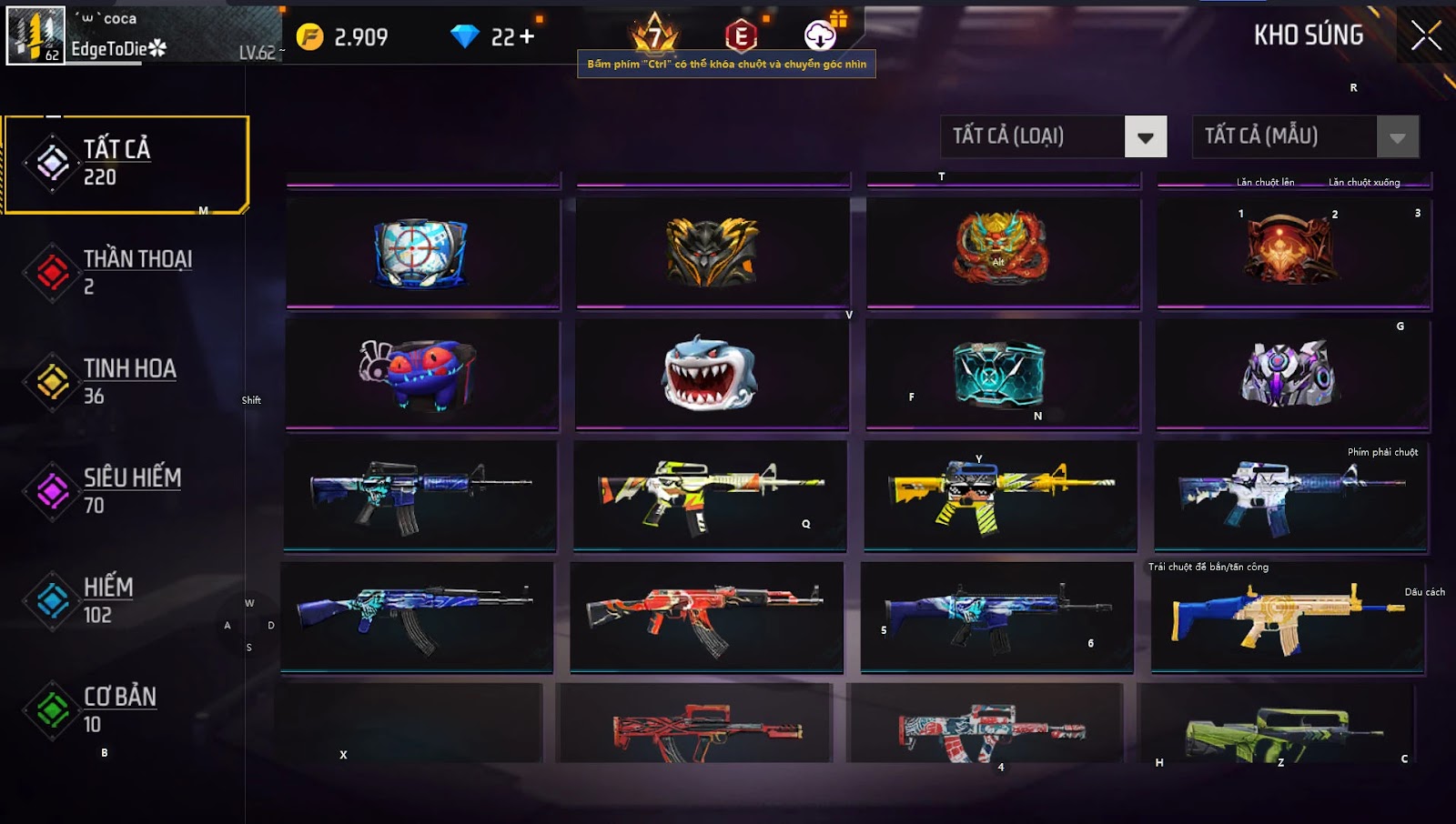This screenshot has width=1456, height=824.
Task: Choose the red AK rifle skin
Action: coord(706,617)
